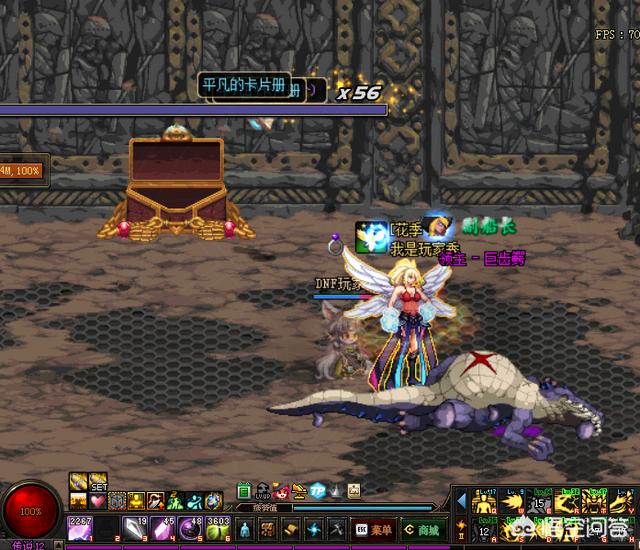Click the crossed tools menu button
The image size is (640, 550).
tap(336, 529)
